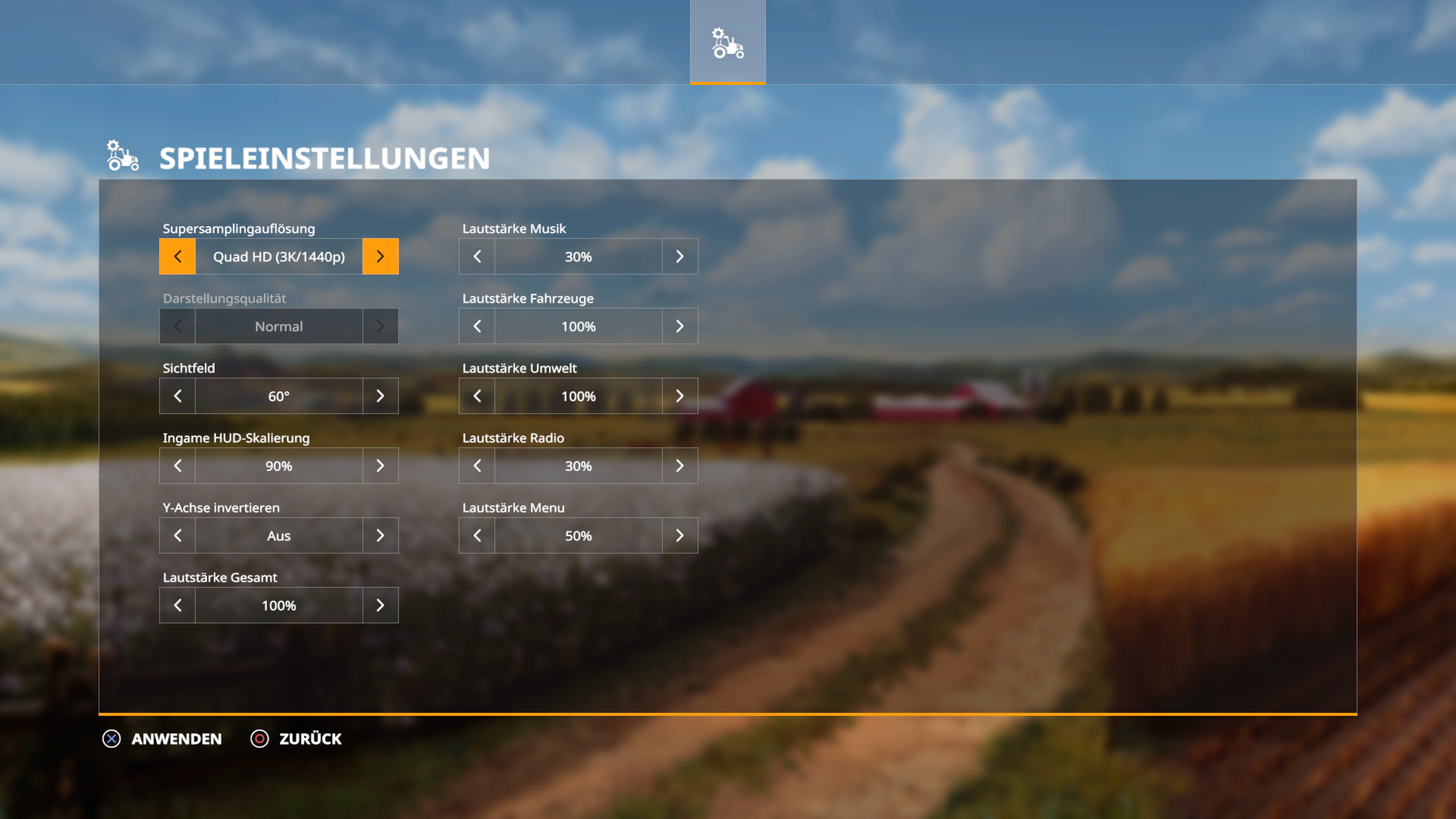Screen dimensions: 1456x819
Task: Turn down Lautstärke Musik
Action: (x=477, y=257)
